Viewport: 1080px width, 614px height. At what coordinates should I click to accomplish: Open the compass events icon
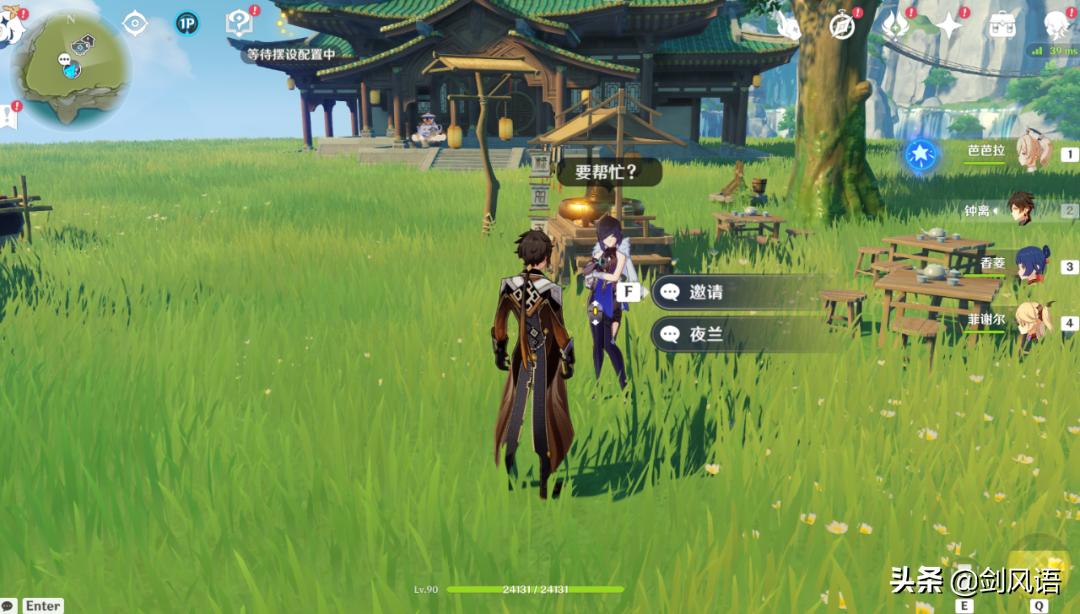coord(842,26)
